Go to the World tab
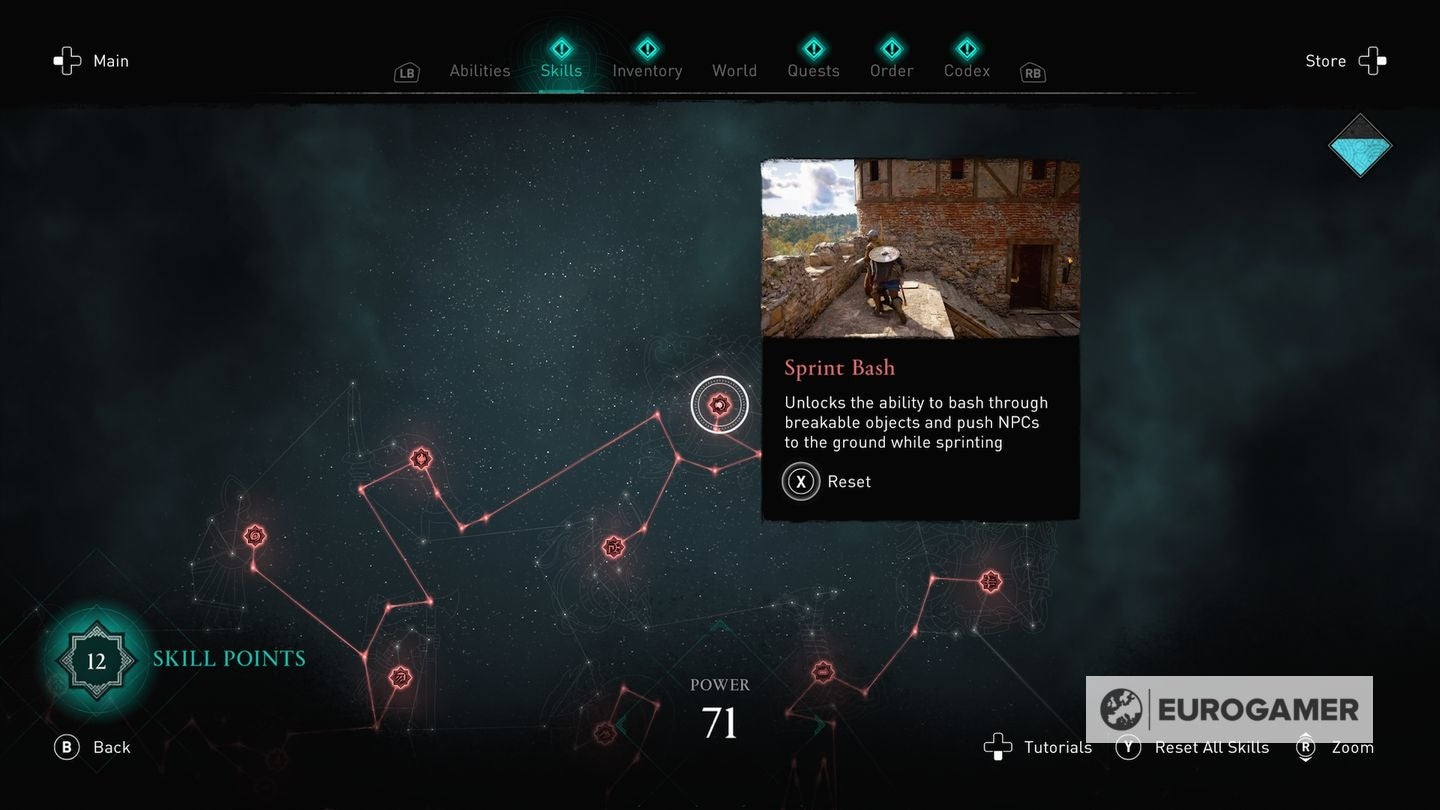This screenshot has width=1440, height=810. pos(734,70)
